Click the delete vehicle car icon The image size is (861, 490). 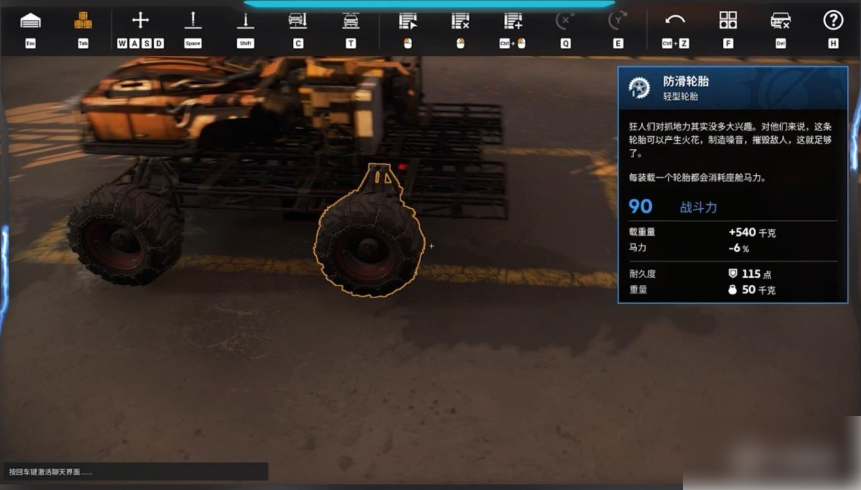coord(781,21)
